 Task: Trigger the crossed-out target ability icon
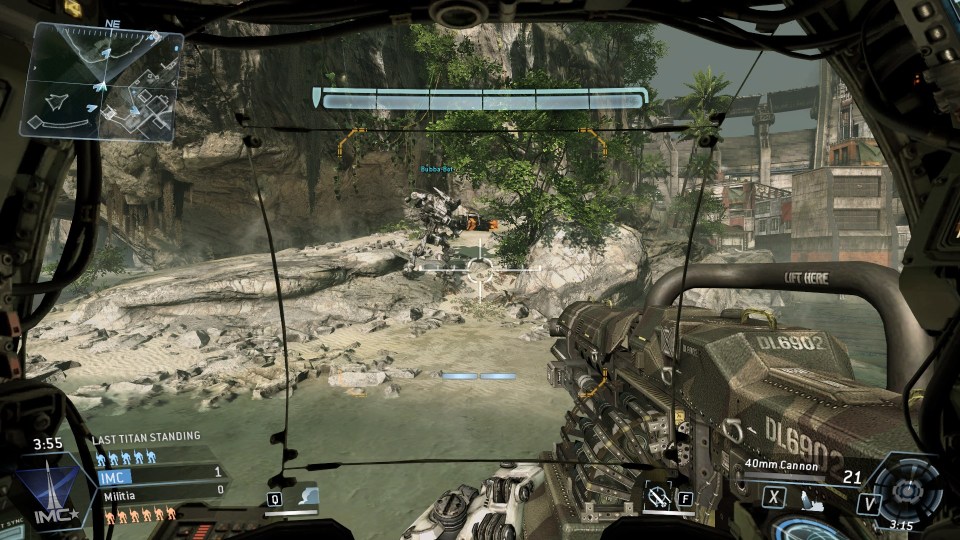point(658,495)
